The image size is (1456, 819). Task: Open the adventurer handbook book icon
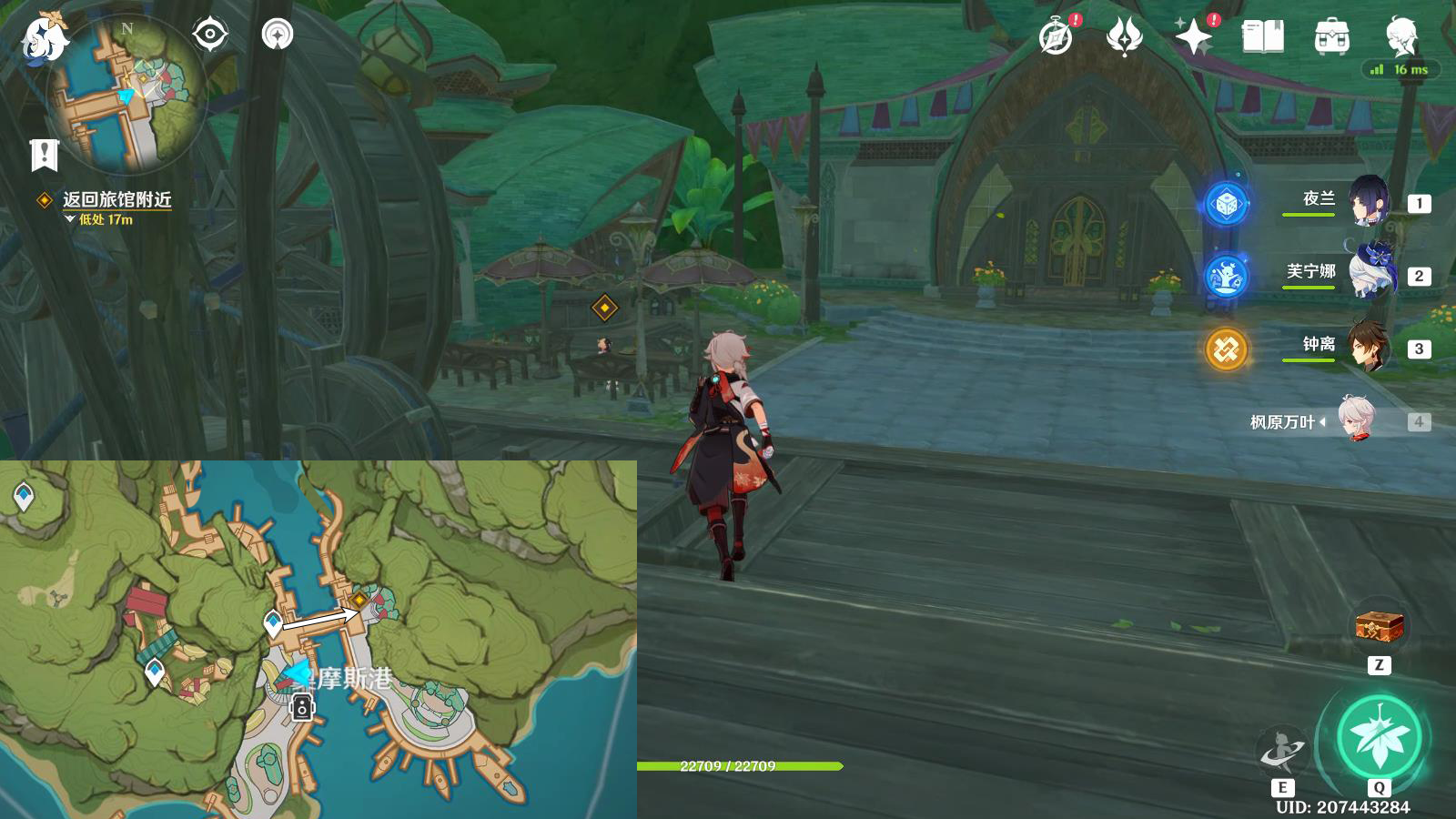point(1262,37)
